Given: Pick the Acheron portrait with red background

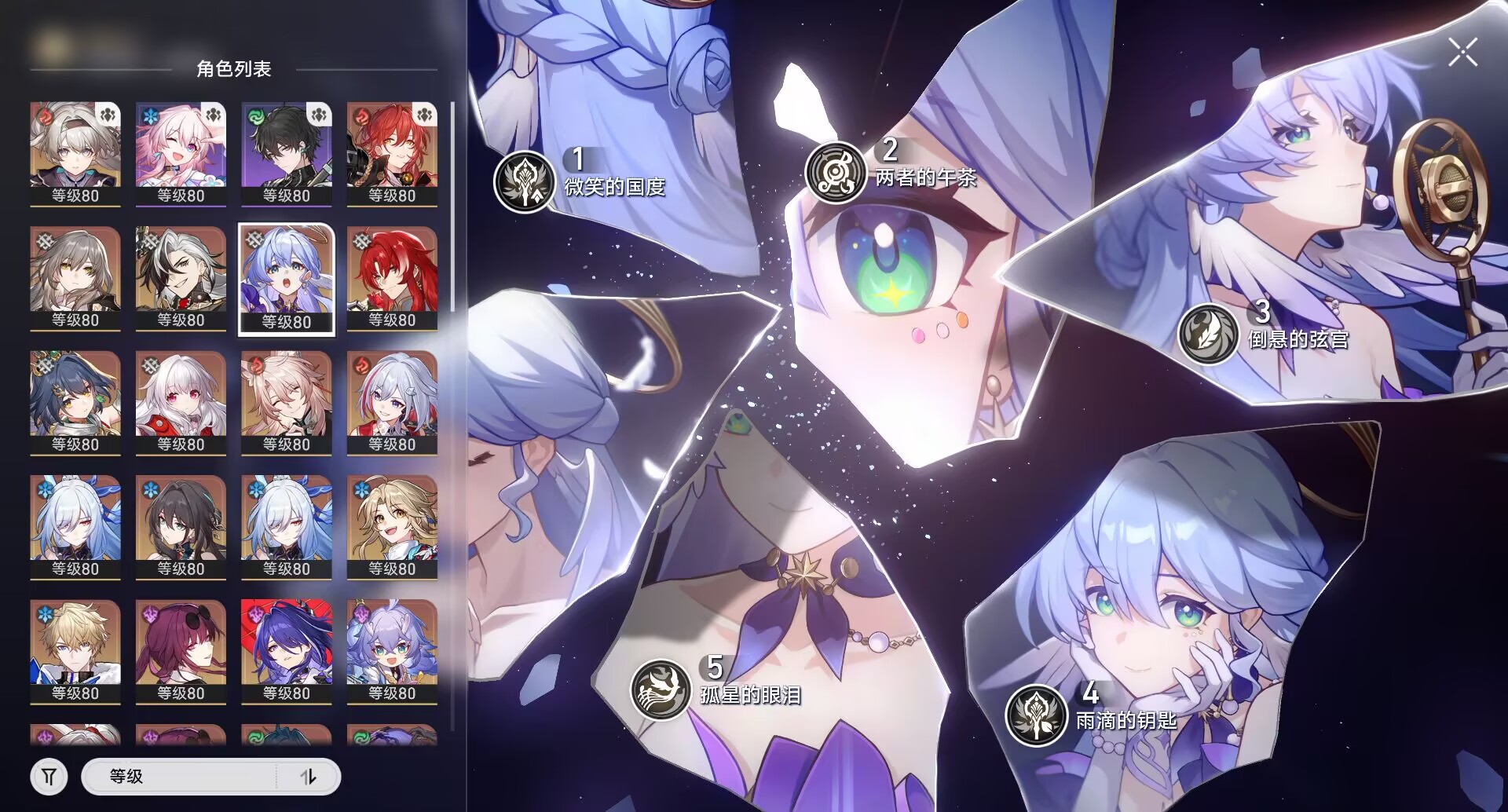Looking at the screenshot, I should click(287, 651).
